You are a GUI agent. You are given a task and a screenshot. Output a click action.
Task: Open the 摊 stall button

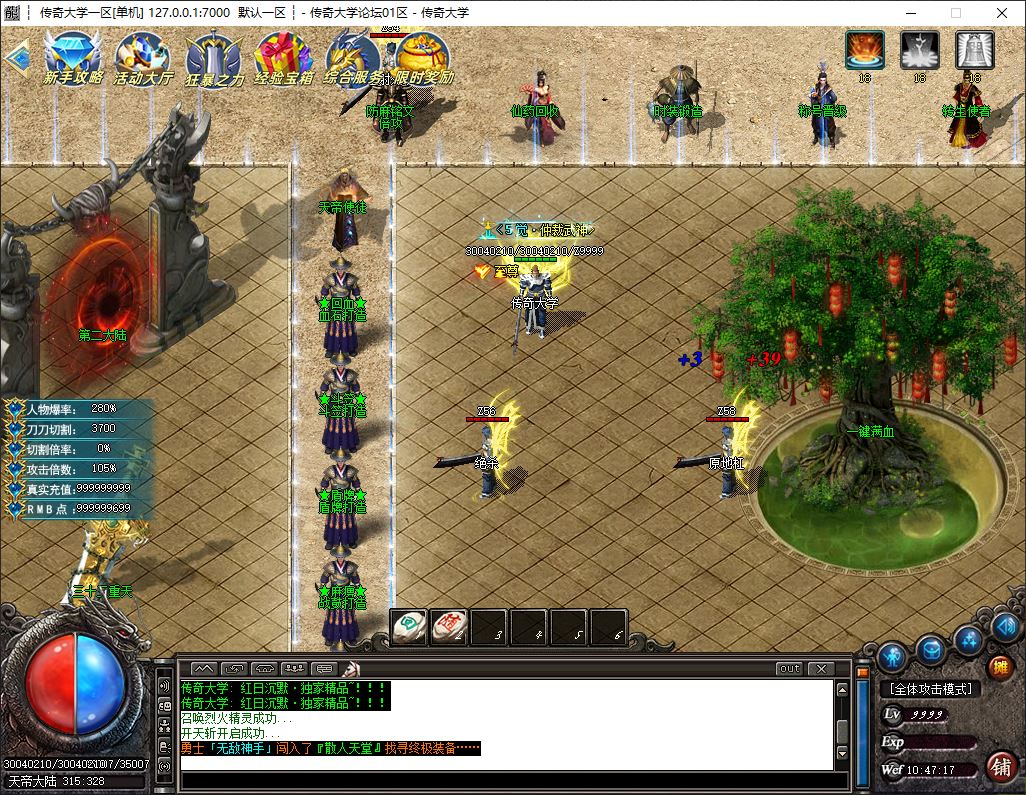pos(999,667)
